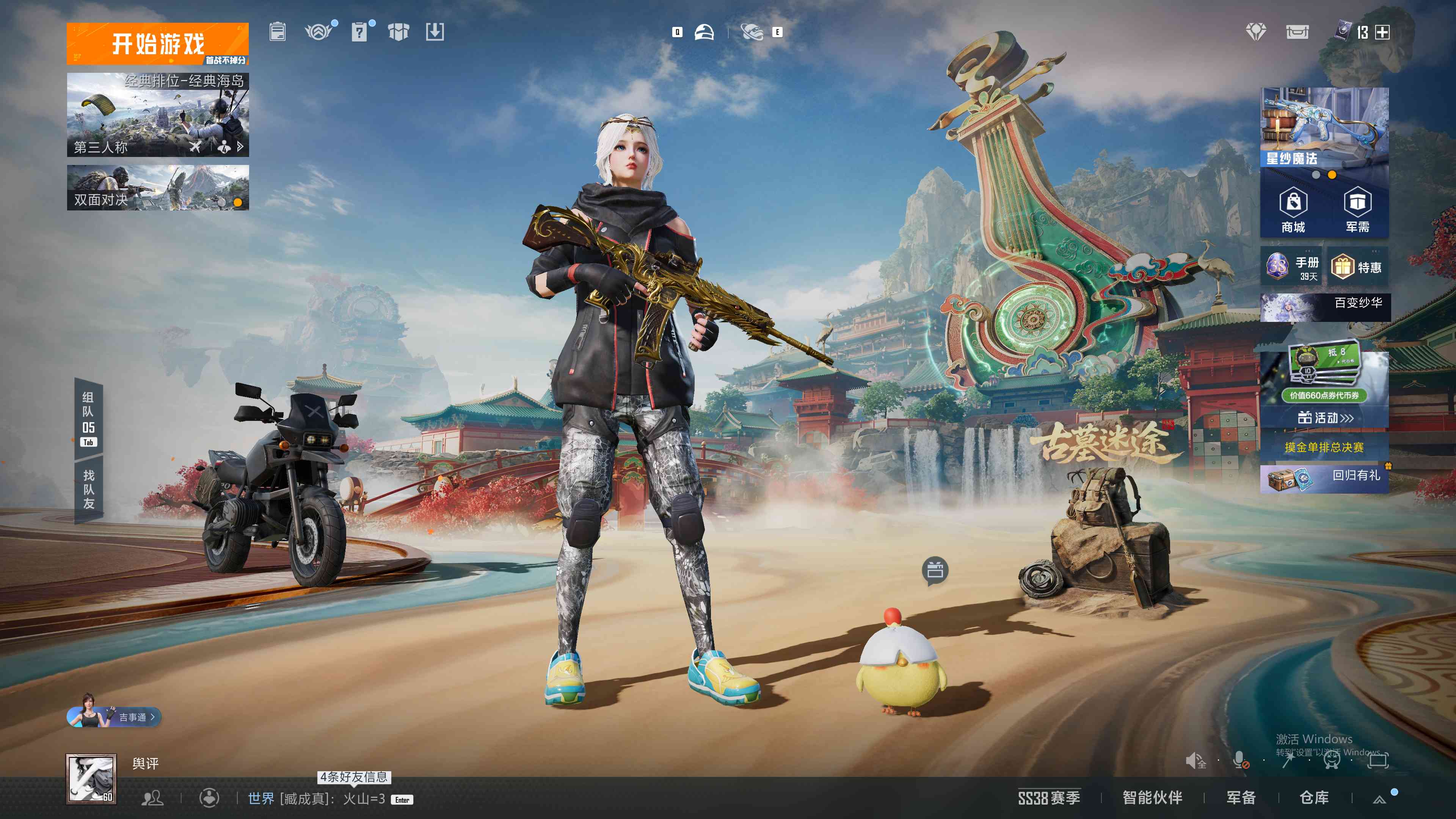Open the 手册 season pass

point(1291,267)
